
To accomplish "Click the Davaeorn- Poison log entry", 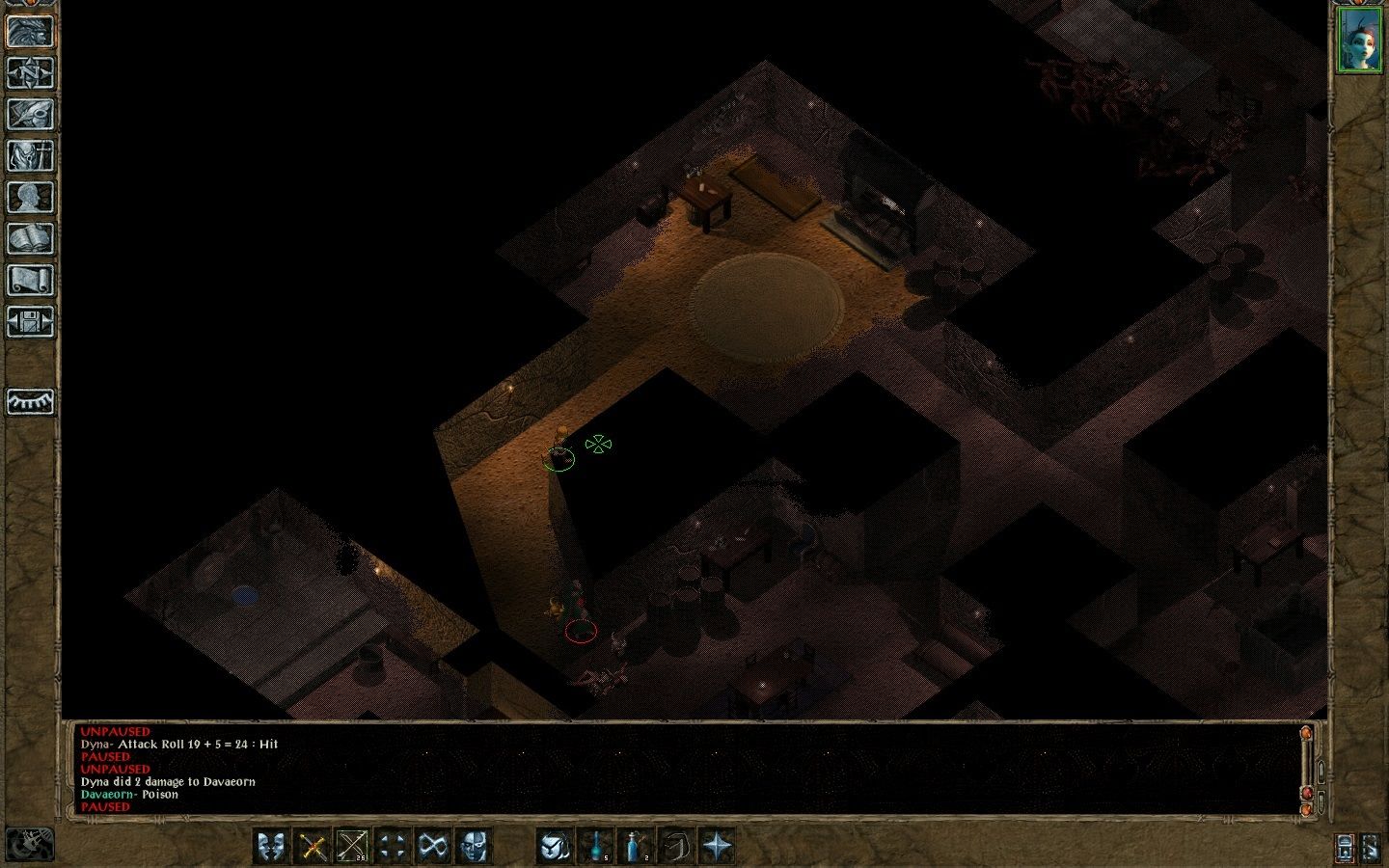I will pos(130,794).
